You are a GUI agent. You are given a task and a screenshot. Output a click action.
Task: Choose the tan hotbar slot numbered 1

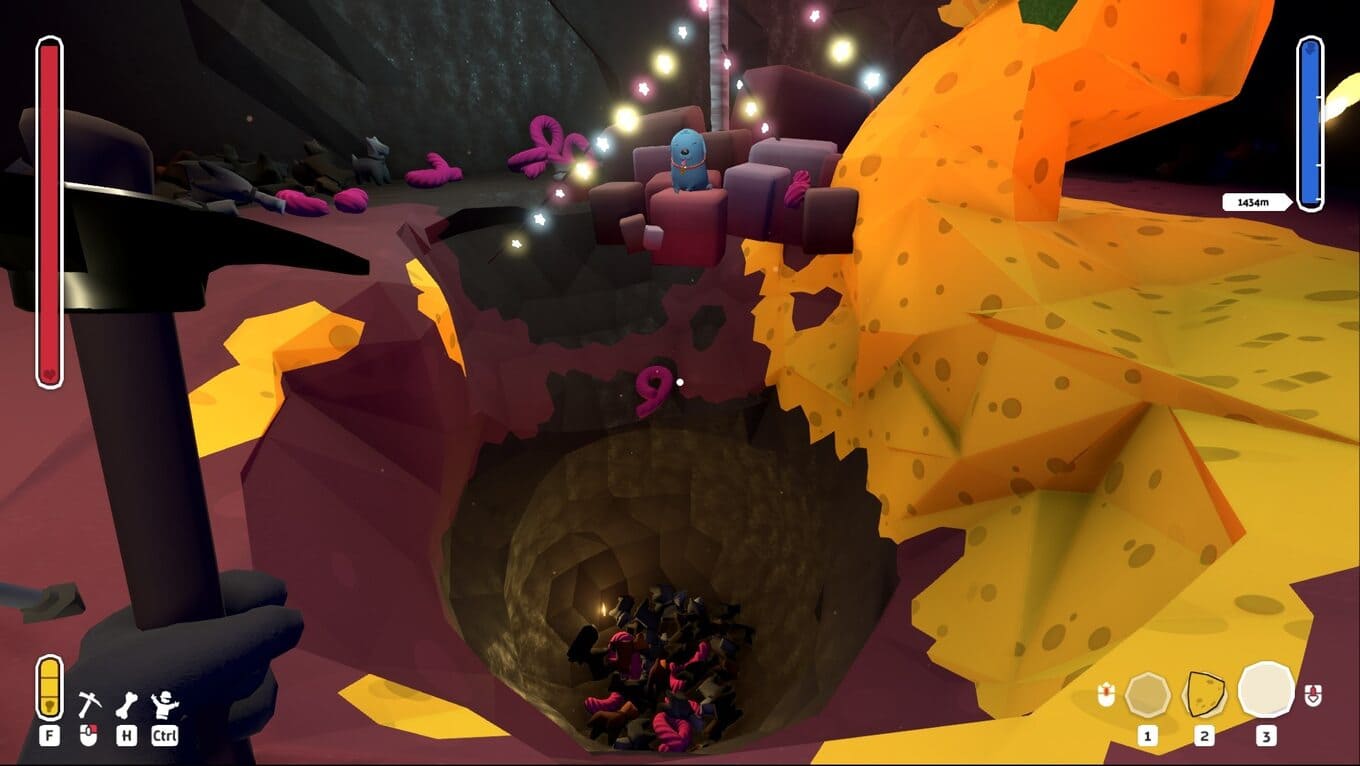(x=1147, y=694)
